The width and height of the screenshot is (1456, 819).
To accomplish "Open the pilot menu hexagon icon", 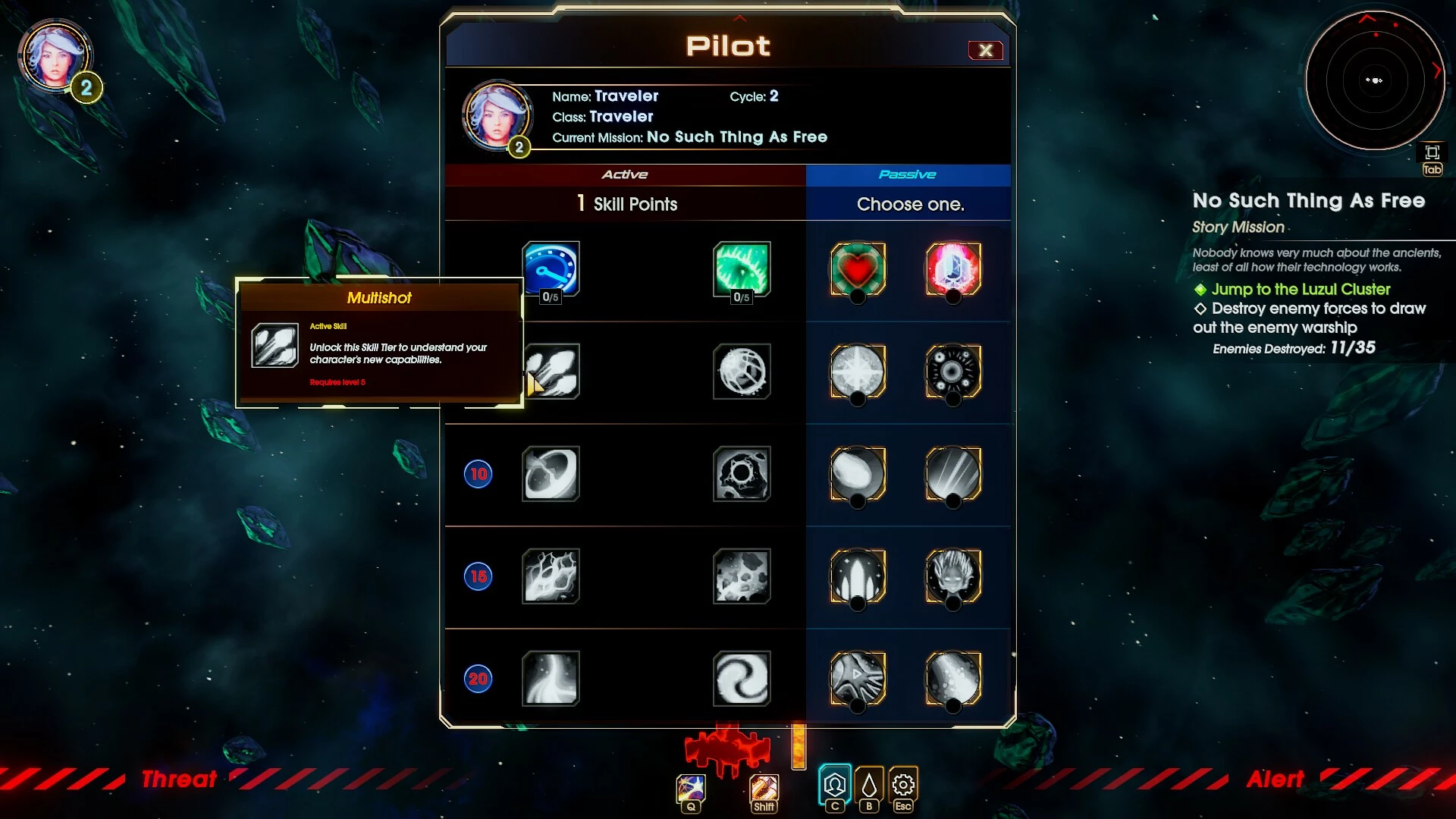I will coord(835,785).
